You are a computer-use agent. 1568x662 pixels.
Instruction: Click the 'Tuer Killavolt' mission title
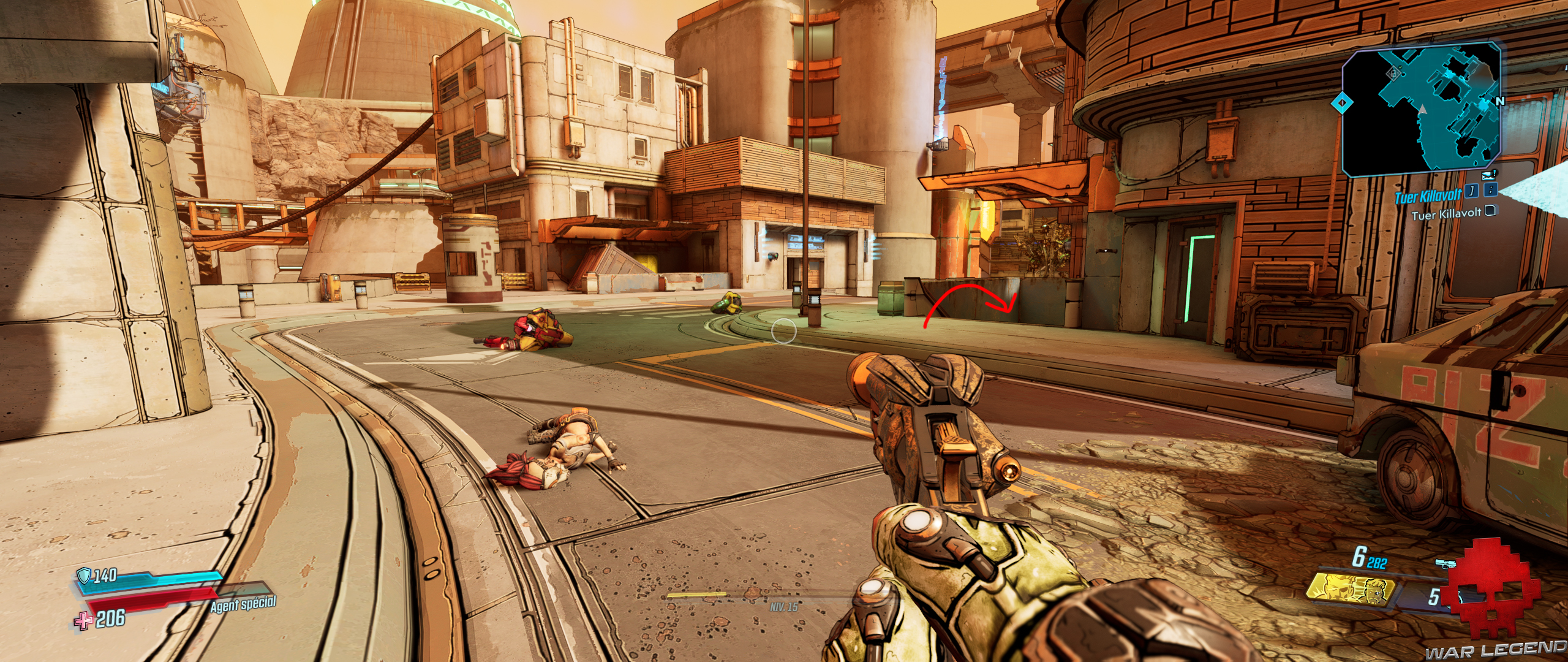tap(1427, 196)
